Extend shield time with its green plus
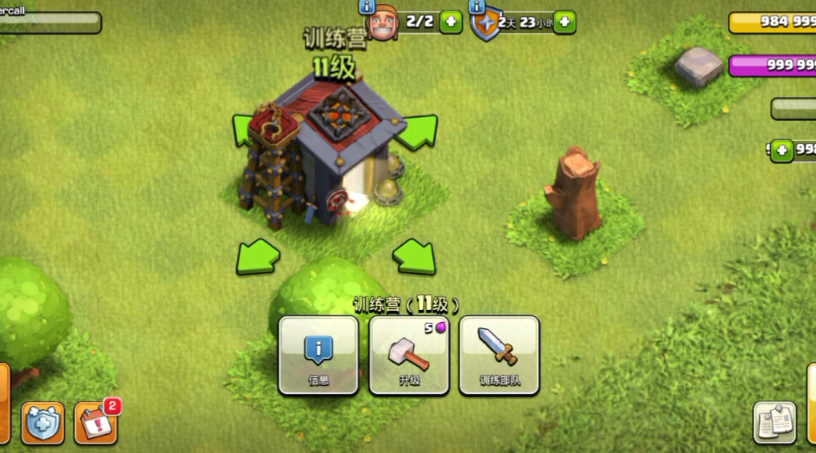This screenshot has width=816, height=453. [565, 21]
